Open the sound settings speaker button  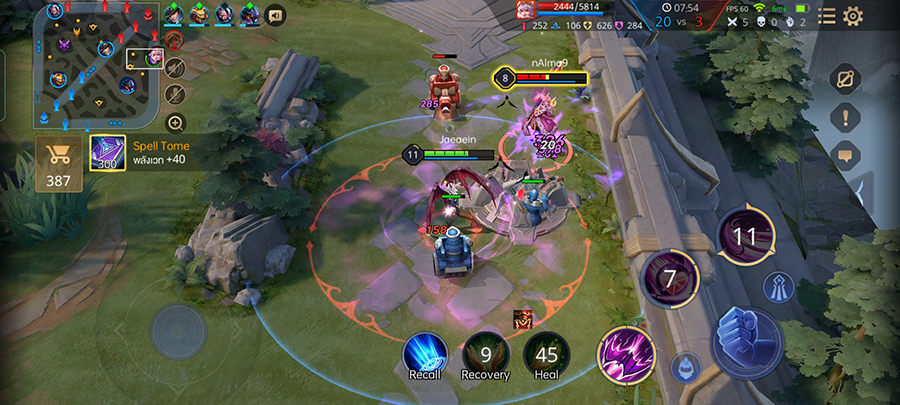[x=274, y=14]
